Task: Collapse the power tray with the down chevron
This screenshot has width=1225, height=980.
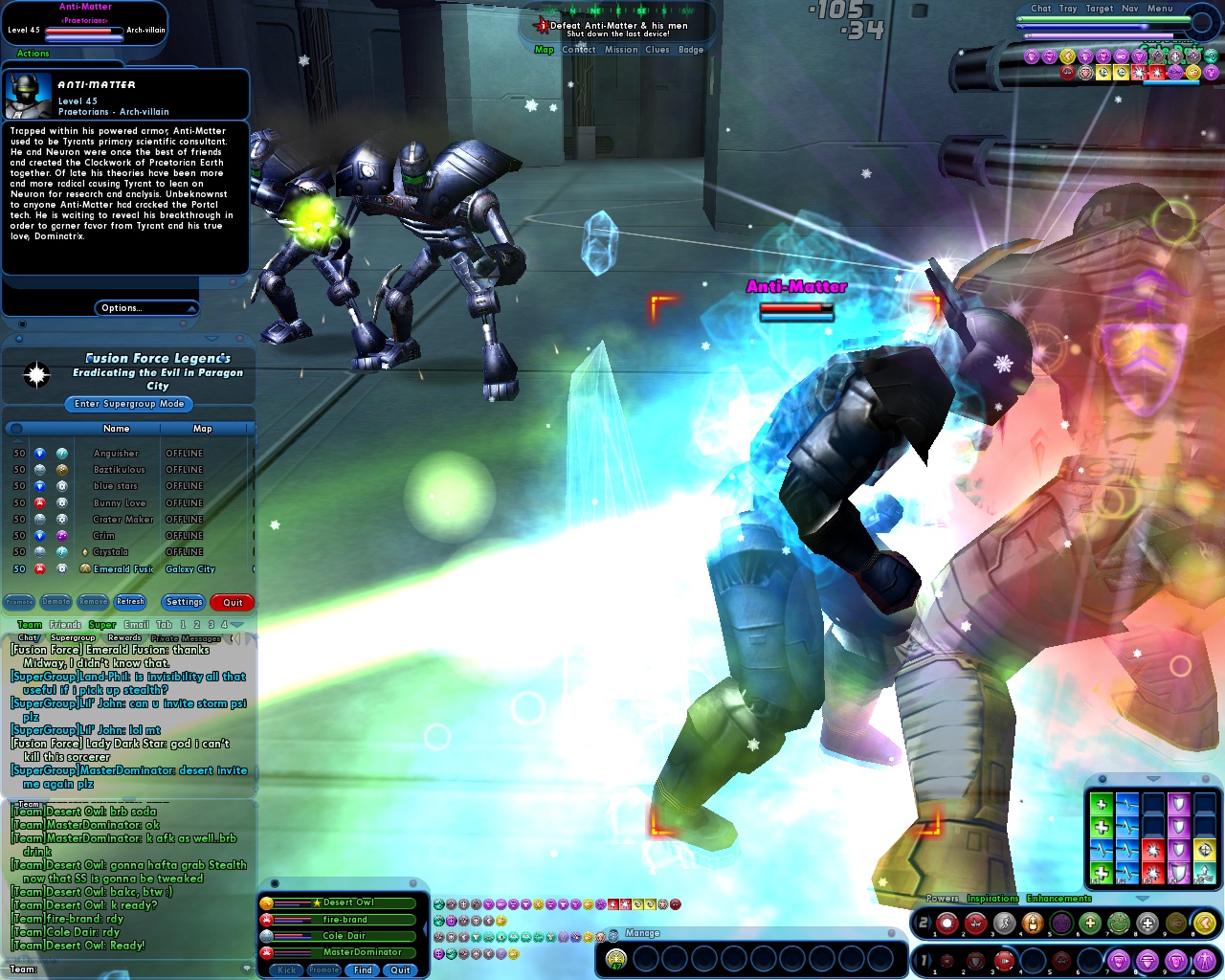Action: point(1143,898)
